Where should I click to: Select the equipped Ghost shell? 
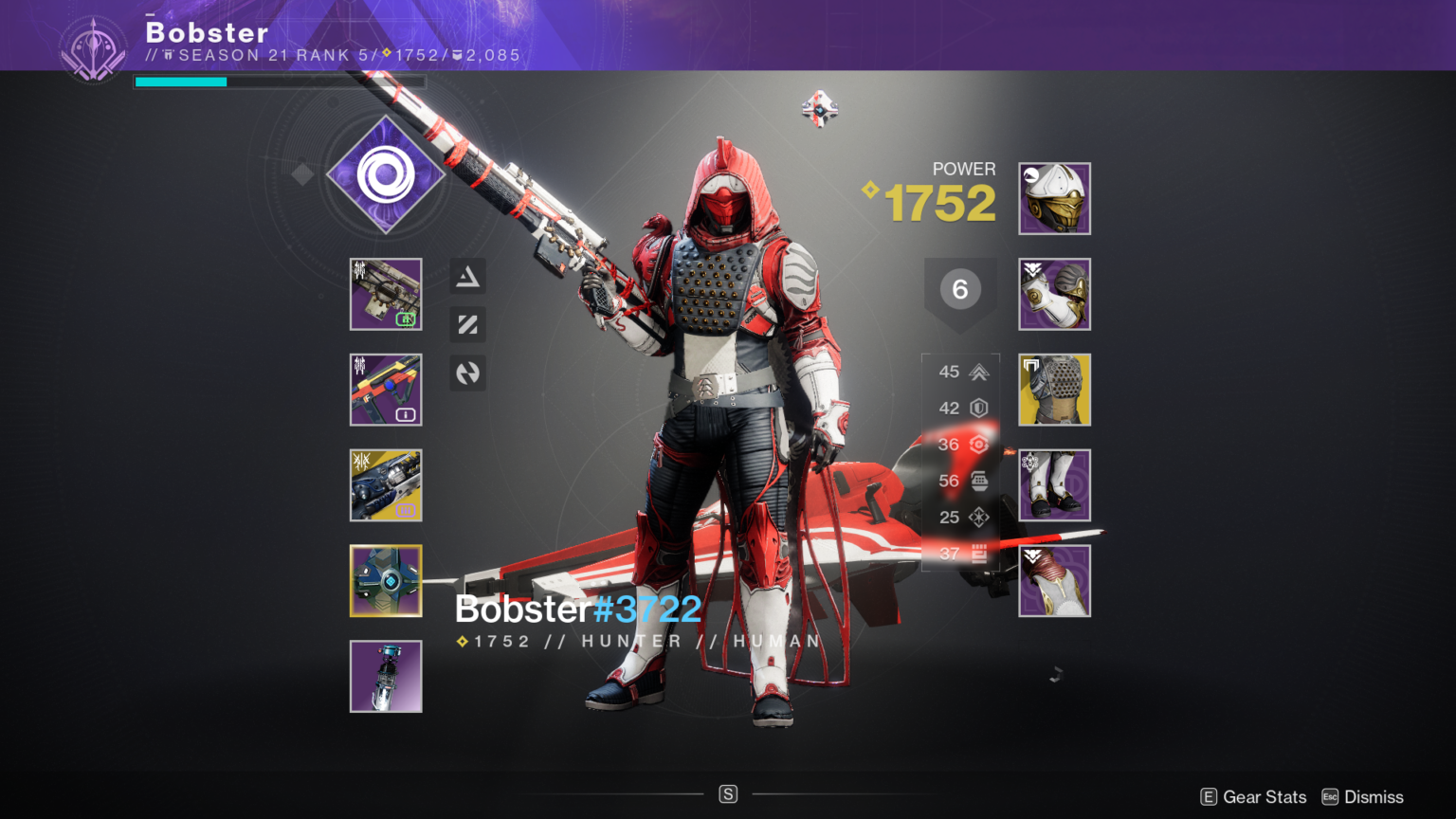click(386, 581)
